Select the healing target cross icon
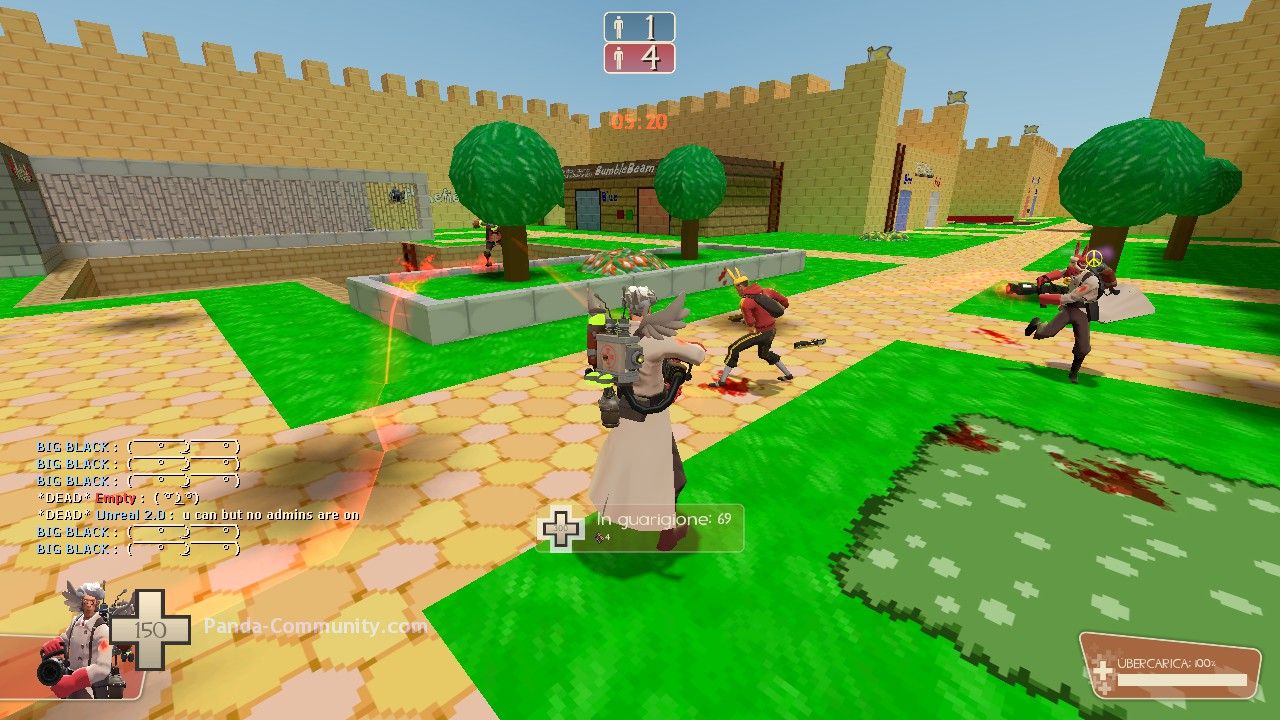Viewport: 1280px width, 720px height. (561, 528)
